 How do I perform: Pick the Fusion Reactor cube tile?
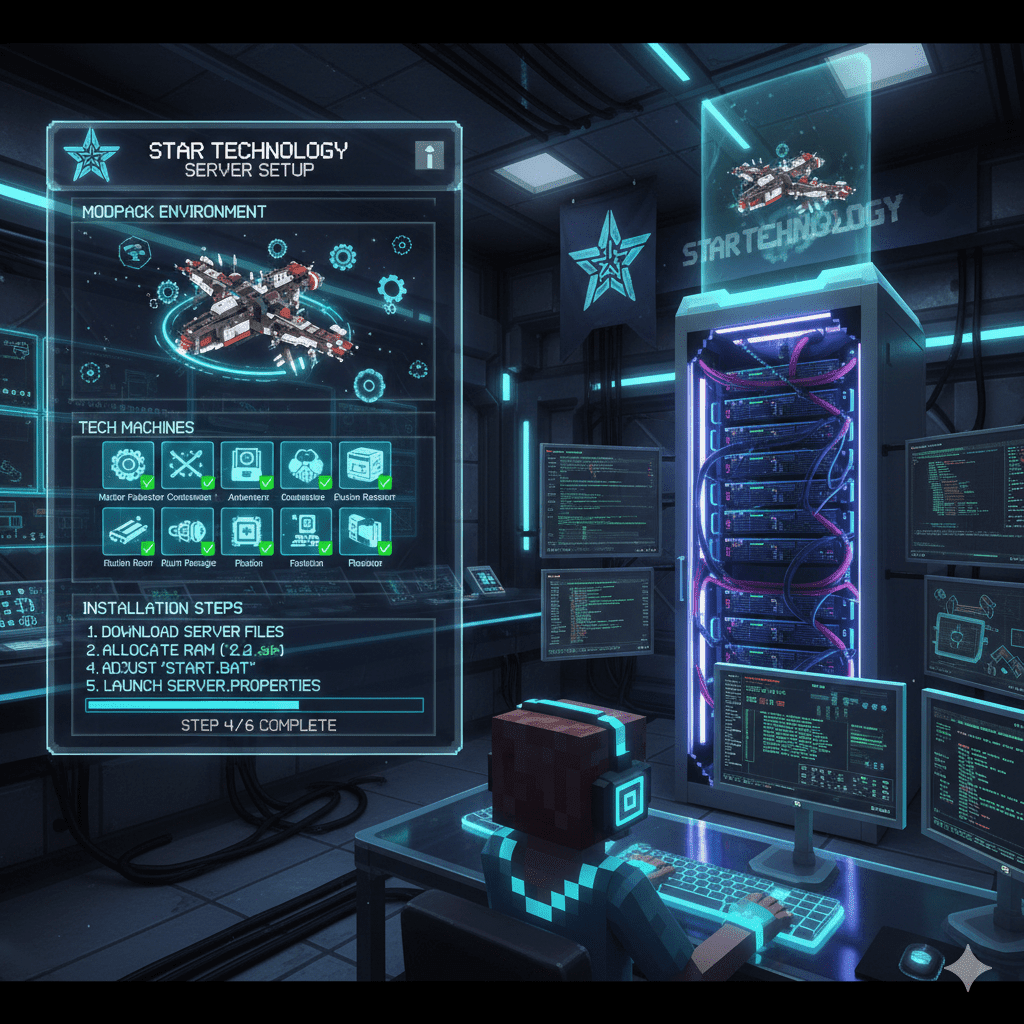[x=365, y=466]
